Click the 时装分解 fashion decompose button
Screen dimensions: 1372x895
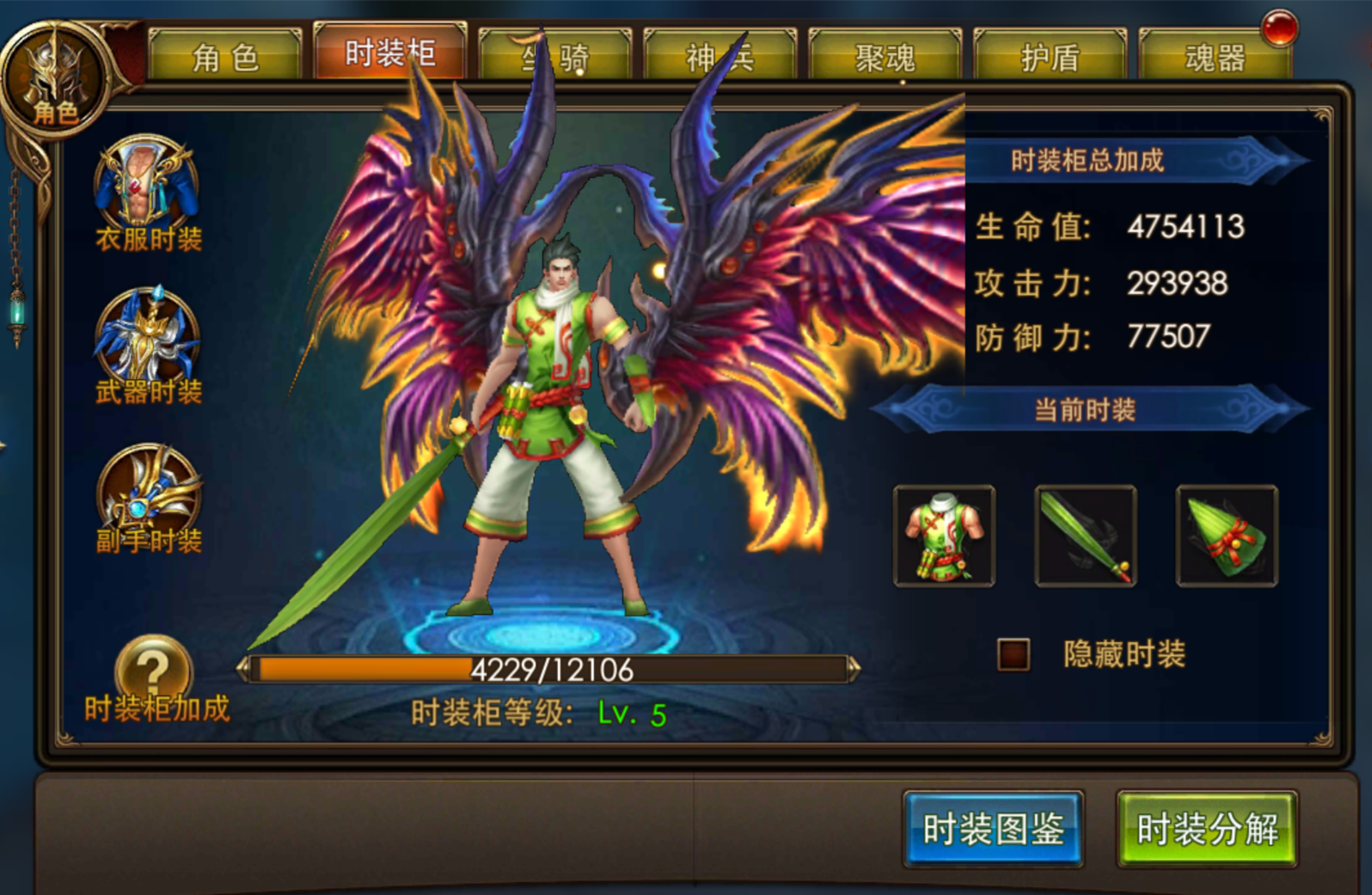click(1208, 830)
